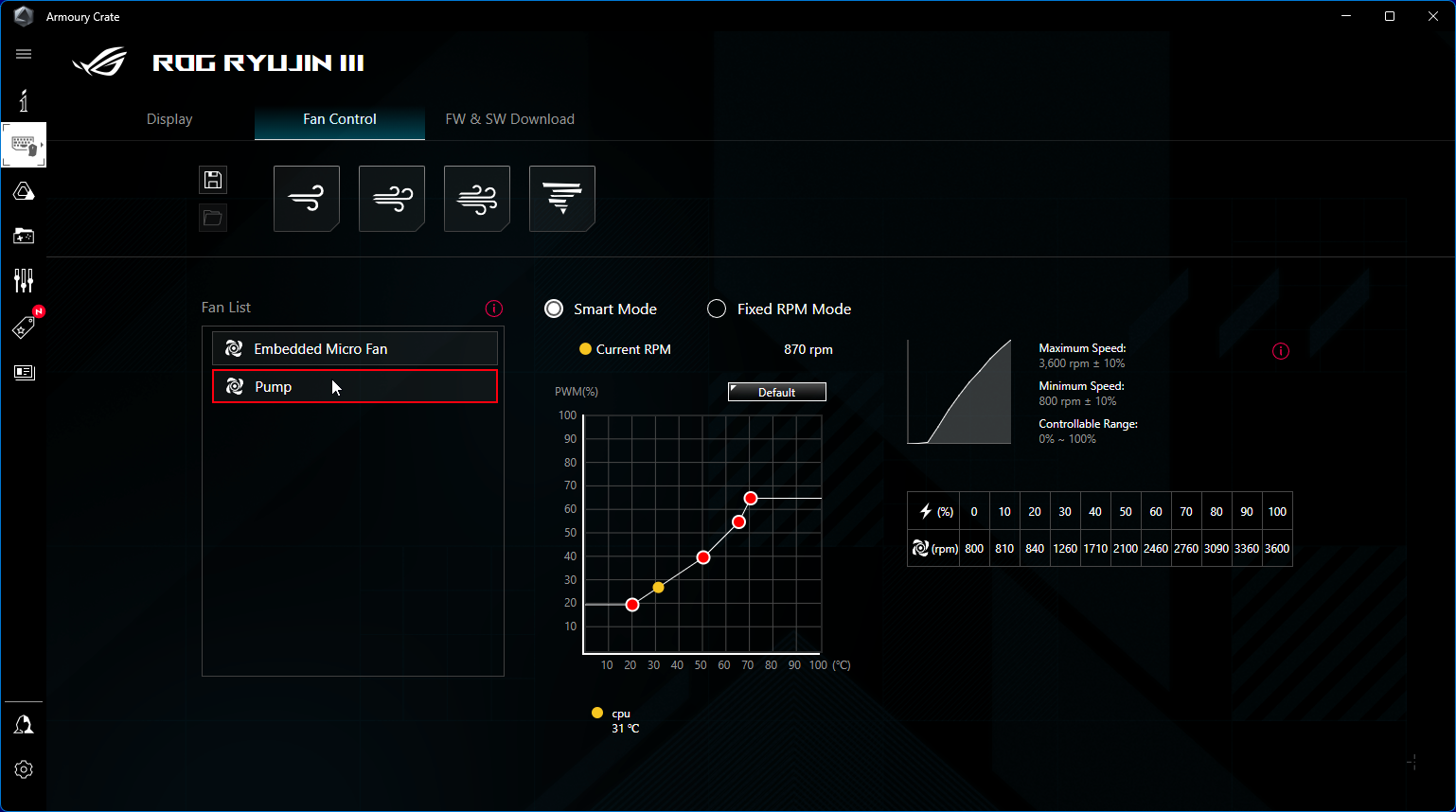Viewport: 1456px width, 812px height.
Task: Select Embedded Micro Fan in the fan list
Action: pos(354,349)
